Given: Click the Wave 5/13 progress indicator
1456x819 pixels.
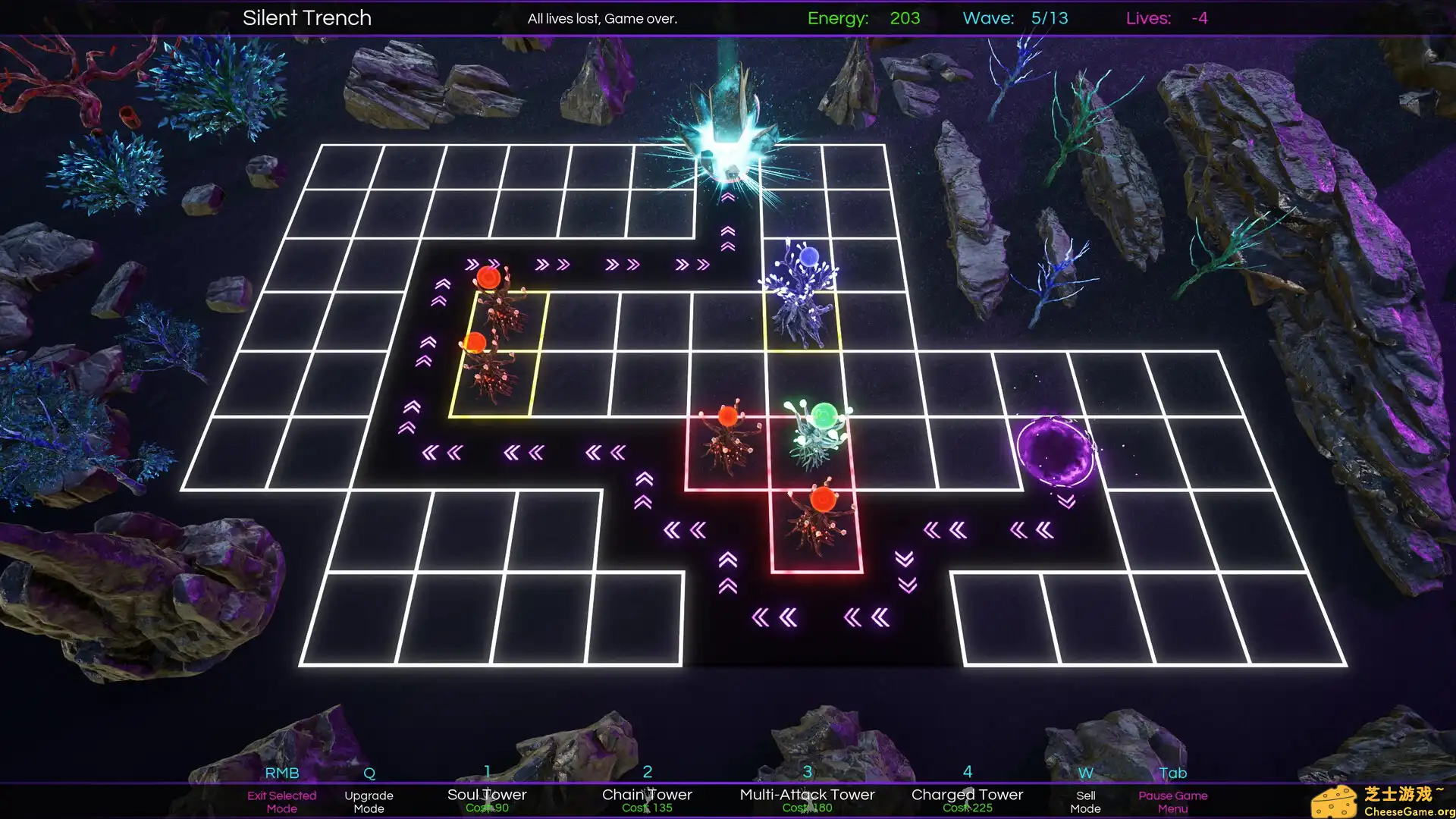Looking at the screenshot, I should 1014,18.
